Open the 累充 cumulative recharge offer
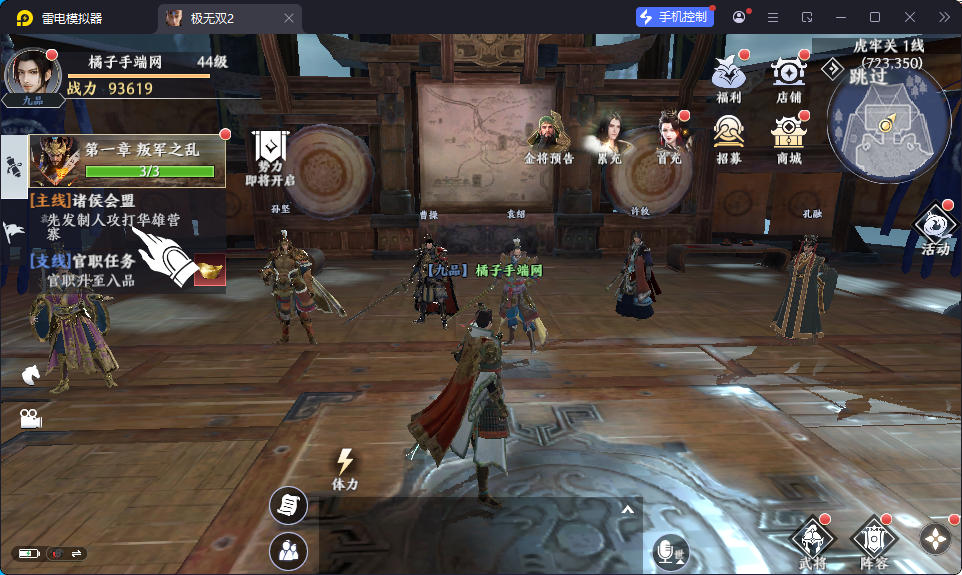 (x=609, y=135)
